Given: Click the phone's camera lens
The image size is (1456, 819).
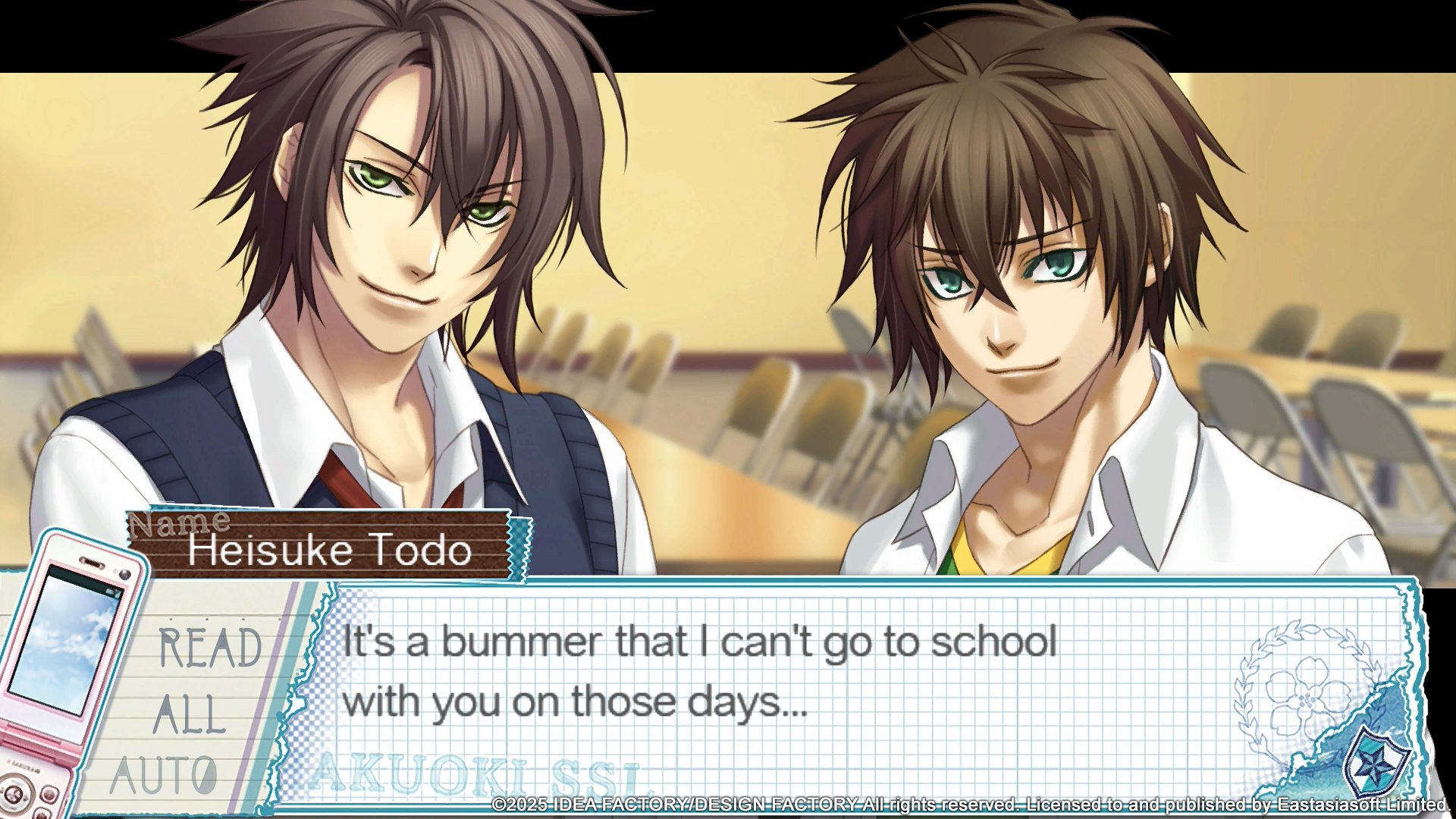Looking at the screenshot, I should click(x=124, y=573).
